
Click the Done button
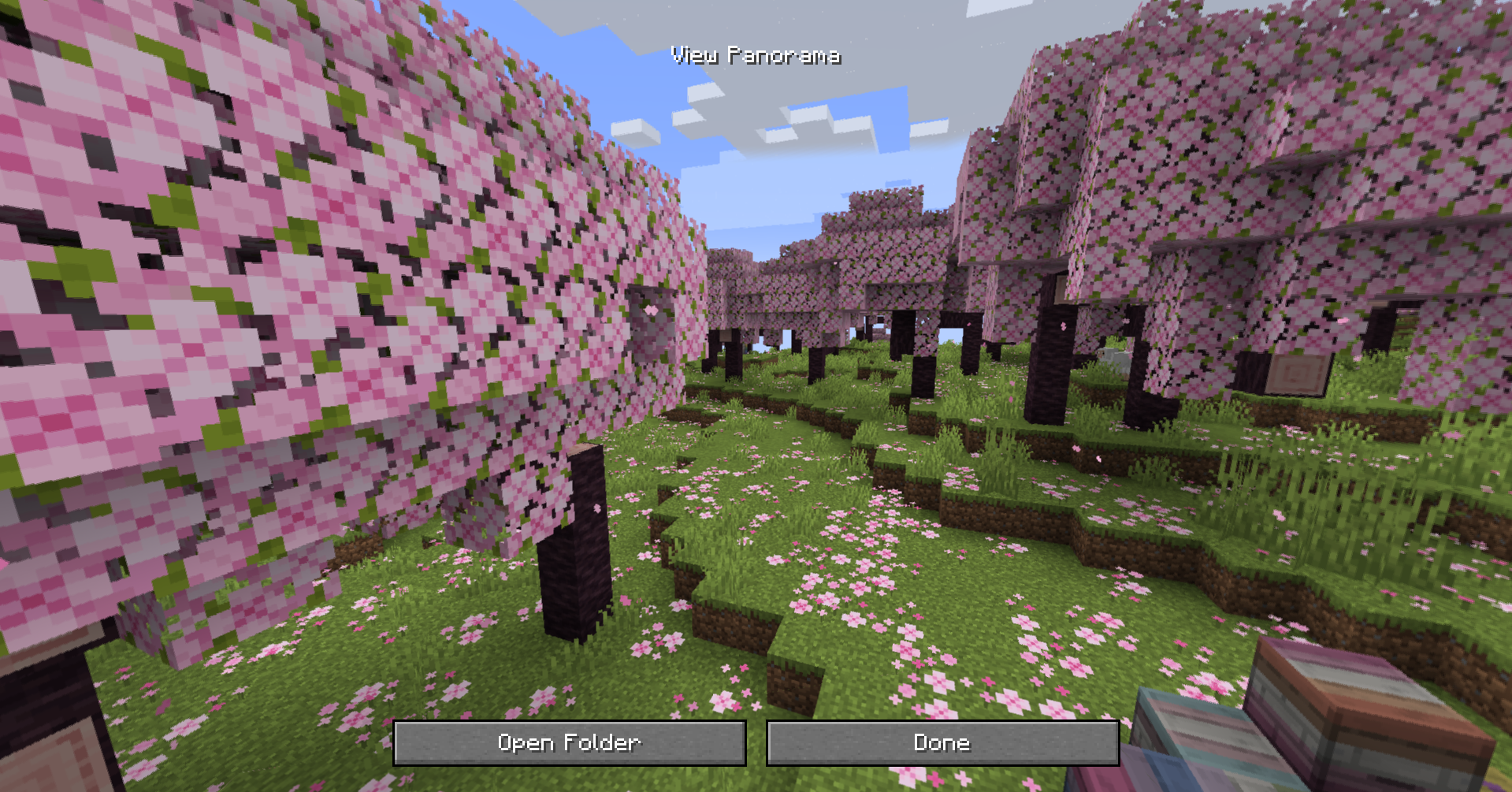click(942, 742)
